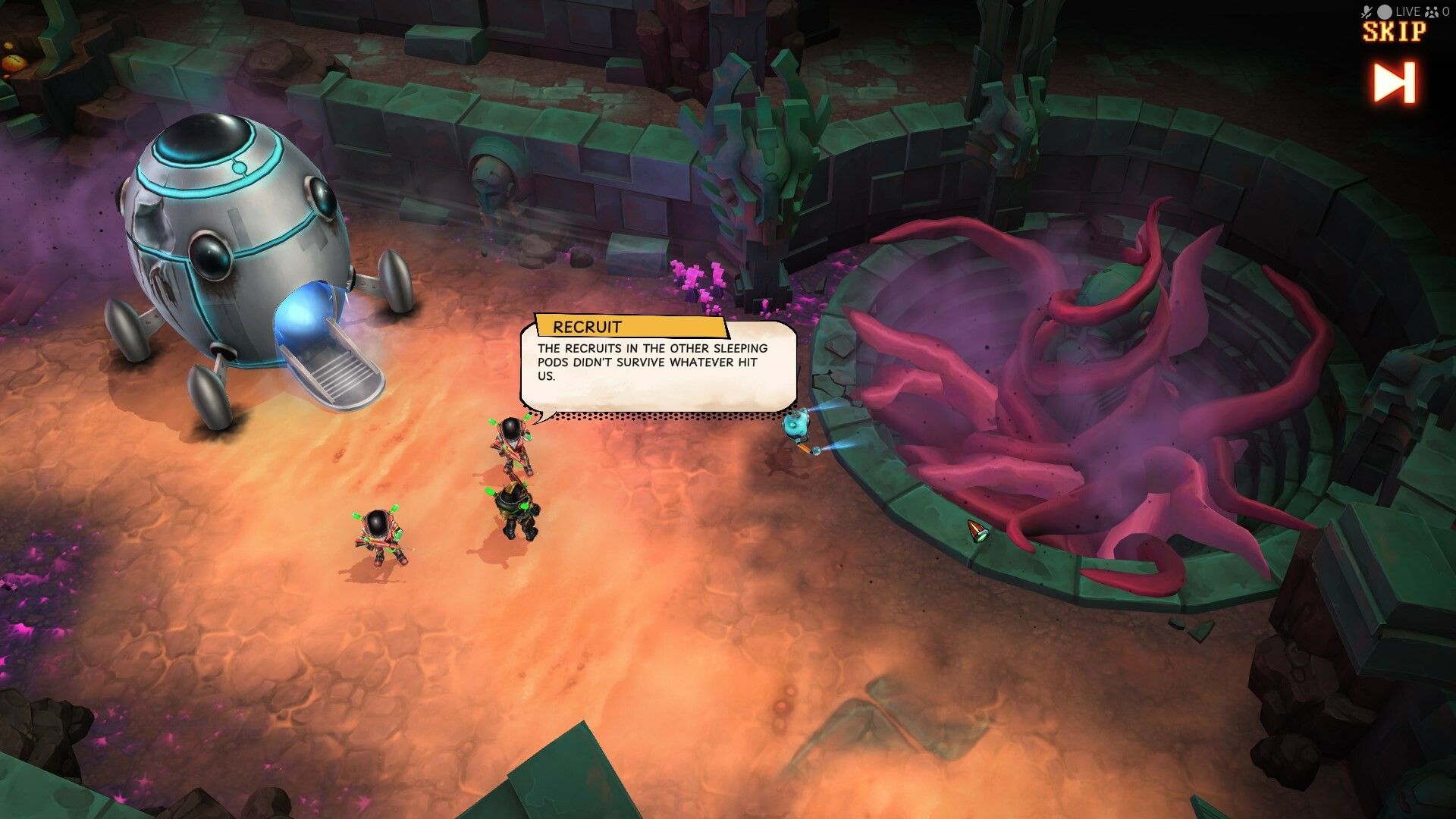Click the grey circle beside the LIVE label
Viewport: 1456px width, 819px height.
coord(1384,11)
